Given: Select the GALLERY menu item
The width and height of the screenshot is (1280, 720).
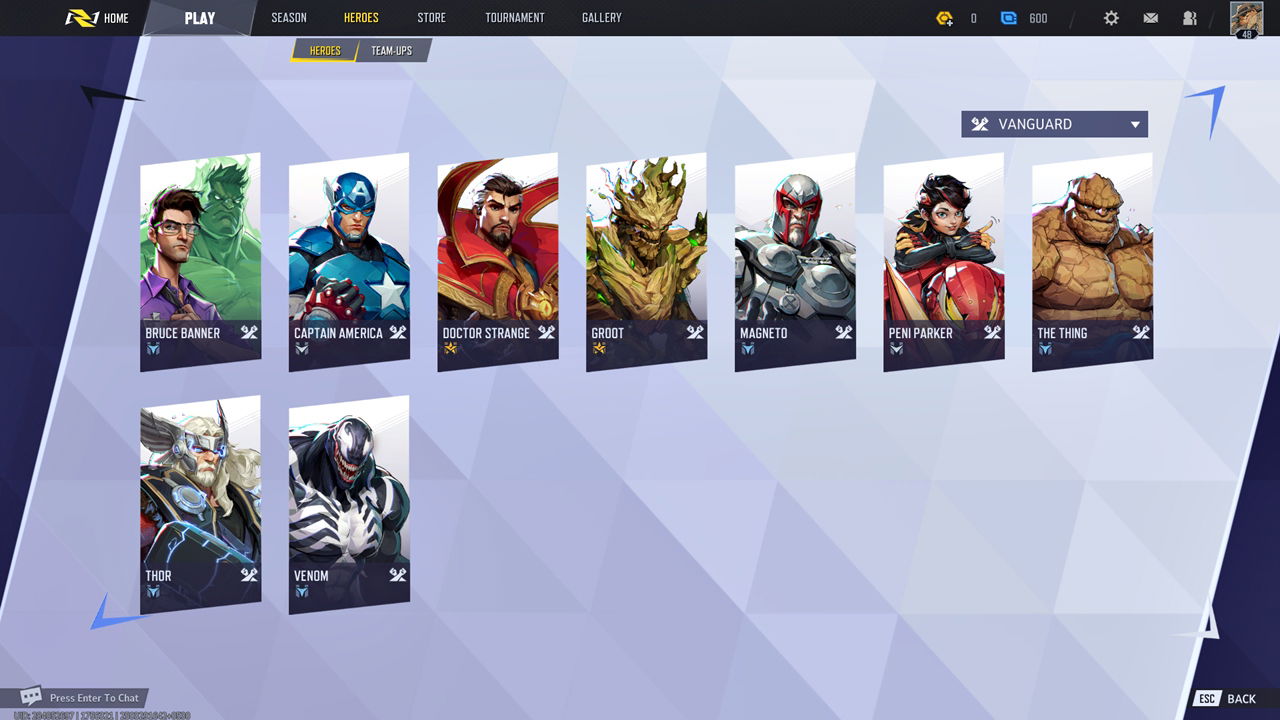Looking at the screenshot, I should tap(600, 17).
